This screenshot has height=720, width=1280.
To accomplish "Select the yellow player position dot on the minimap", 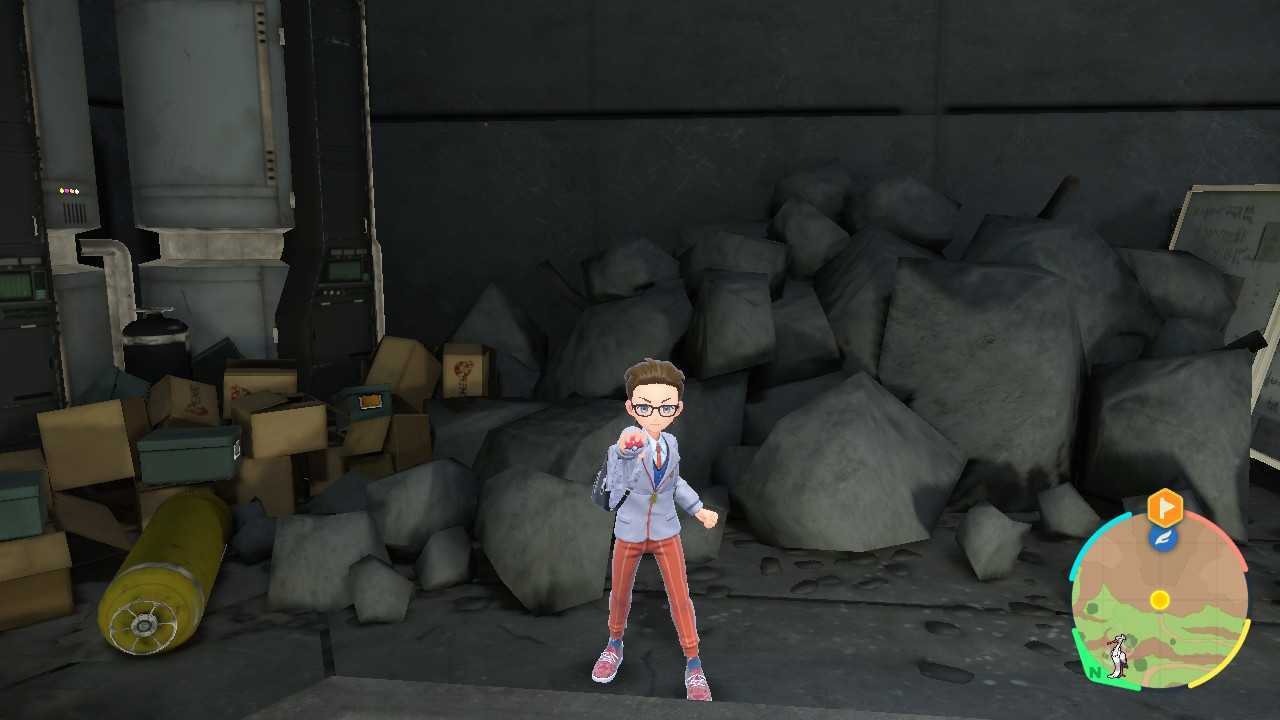I will (x=1159, y=598).
